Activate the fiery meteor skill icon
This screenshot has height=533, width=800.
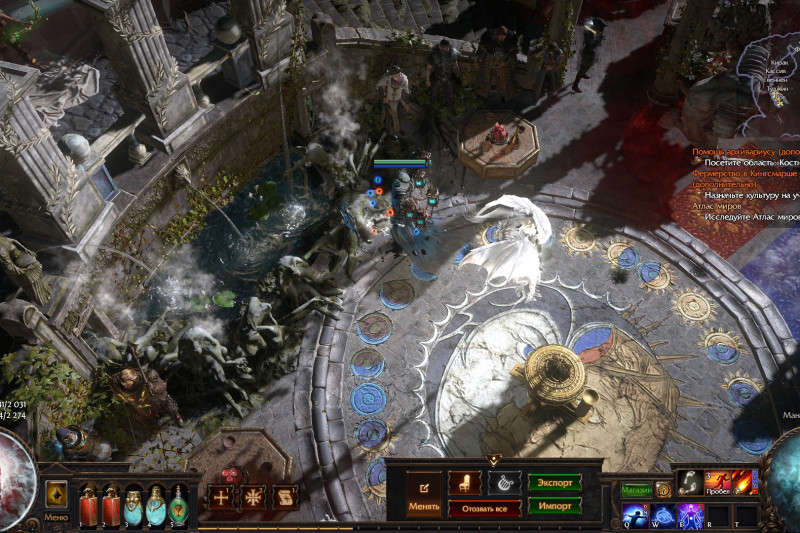click(x=745, y=482)
